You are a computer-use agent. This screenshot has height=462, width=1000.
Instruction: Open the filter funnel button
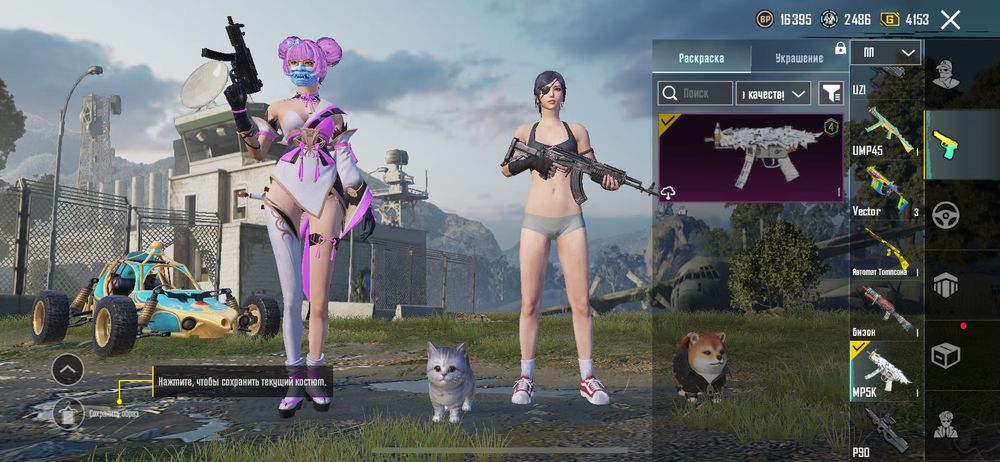coord(830,93)
